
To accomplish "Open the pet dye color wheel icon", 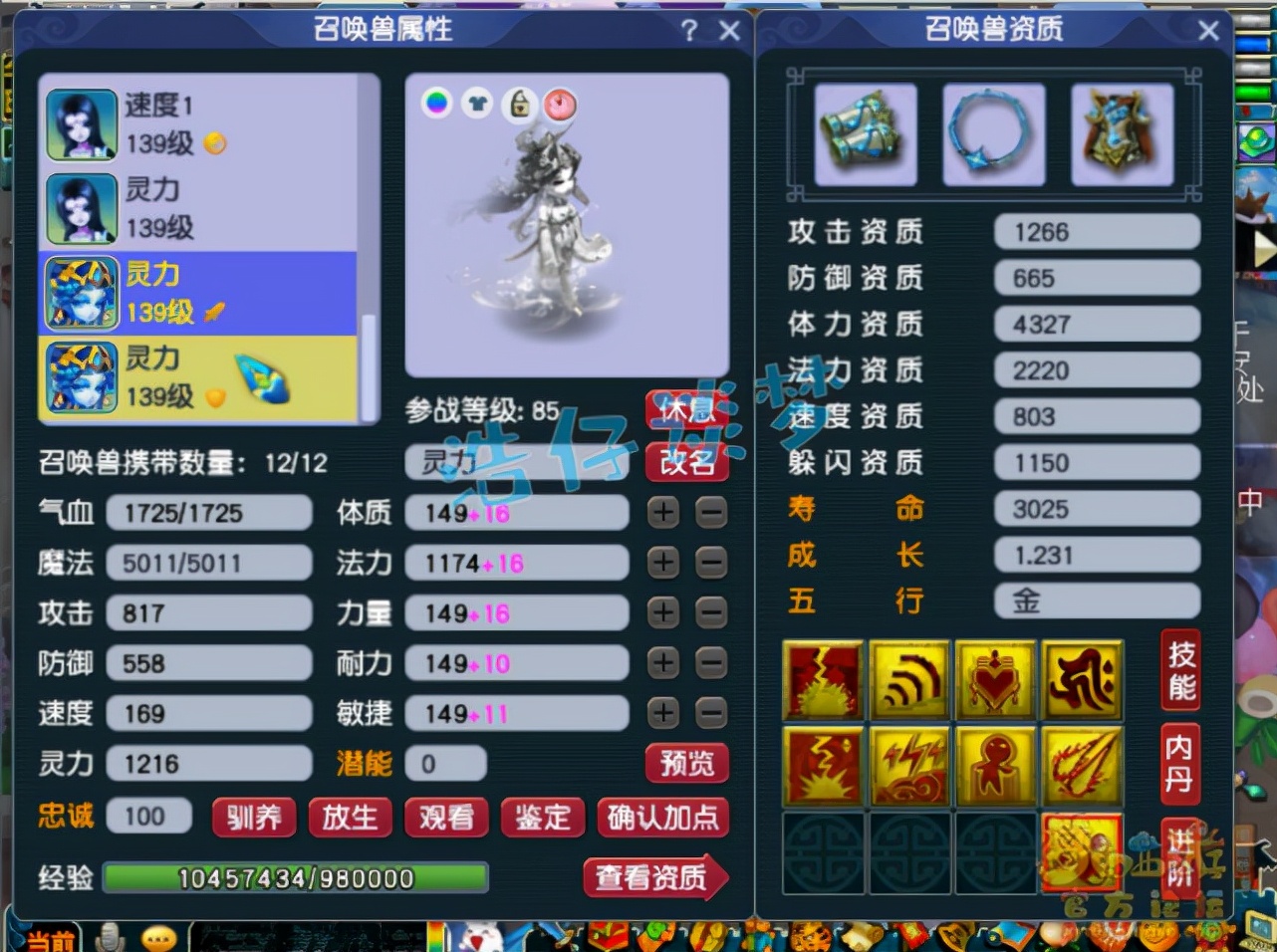I will coord(436,105).
